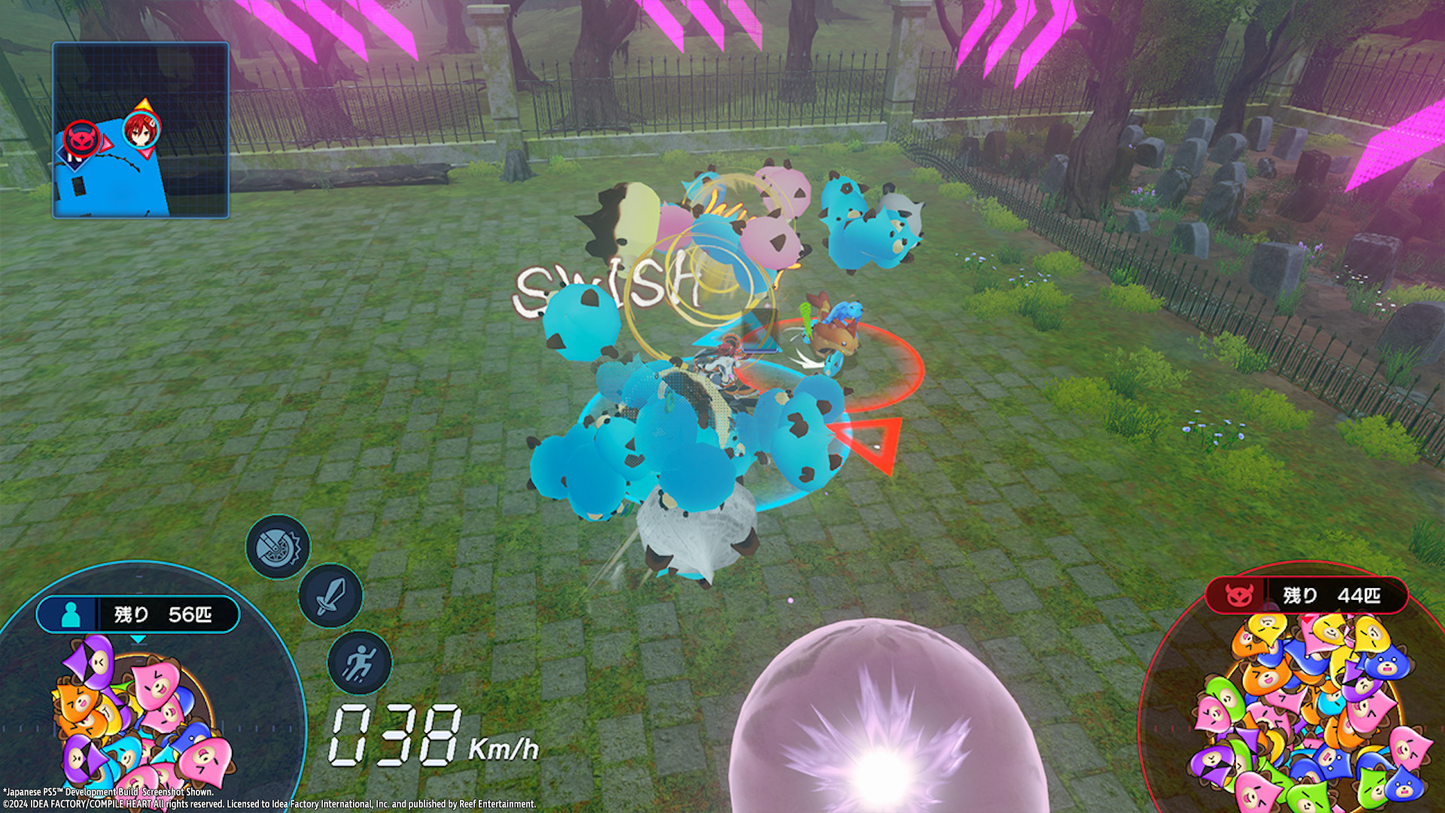This screenshot has width=1445, height=813.
Task: Activate the dash/run skill icon
Action: (357, 662)
